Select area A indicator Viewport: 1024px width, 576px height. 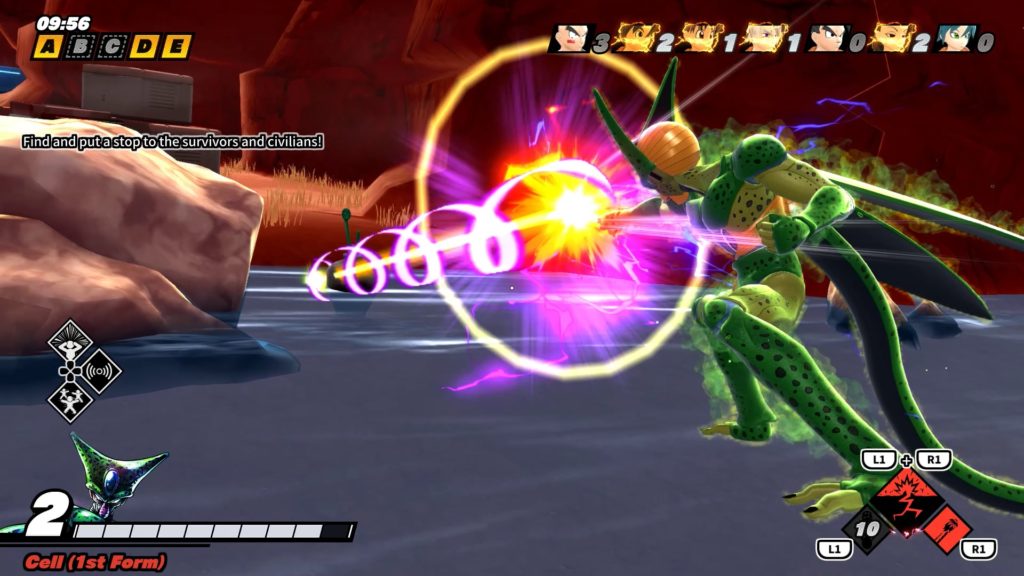click(46, 46)
